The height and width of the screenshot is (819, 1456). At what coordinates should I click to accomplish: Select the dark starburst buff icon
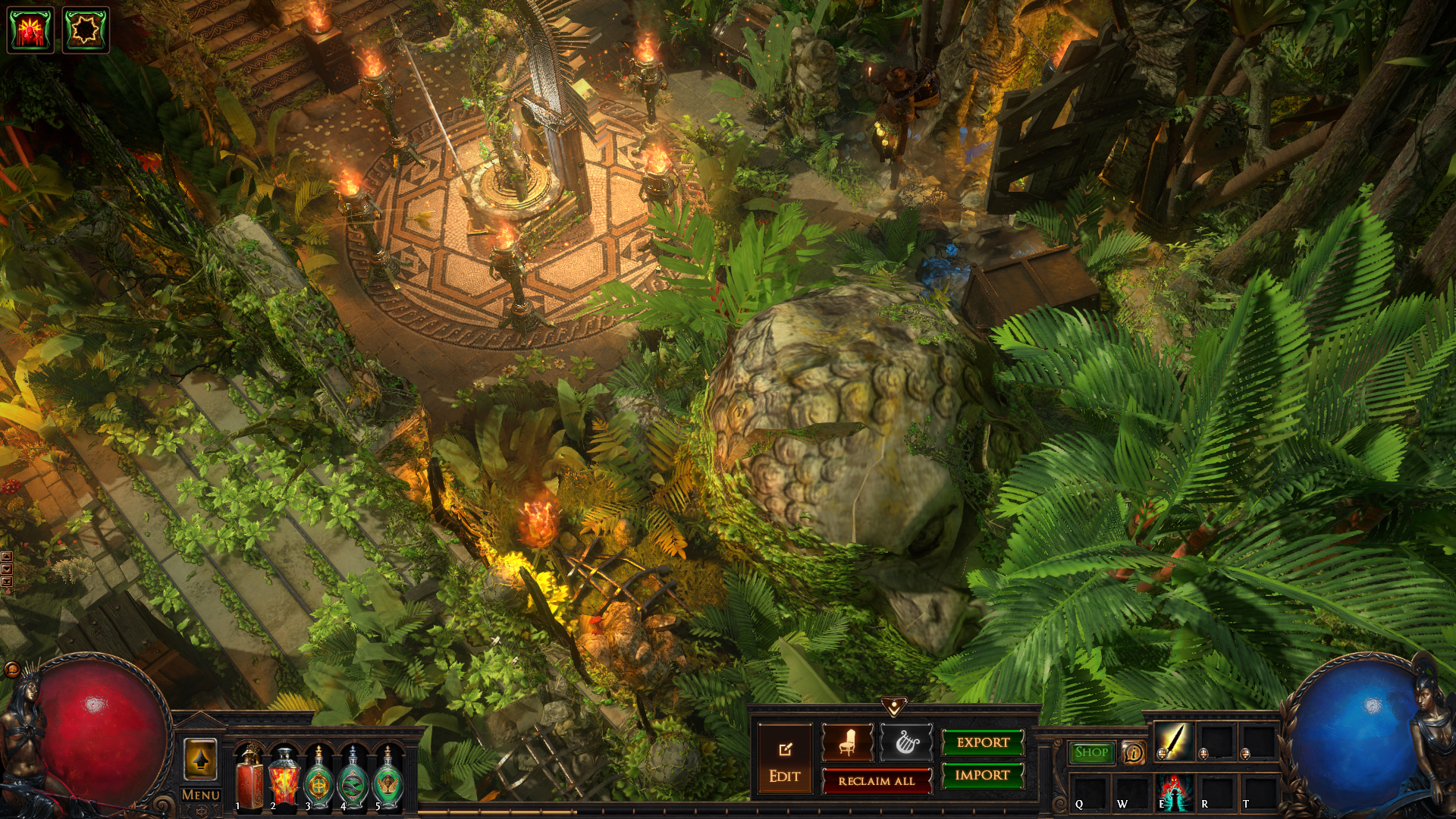pos(85,30)
